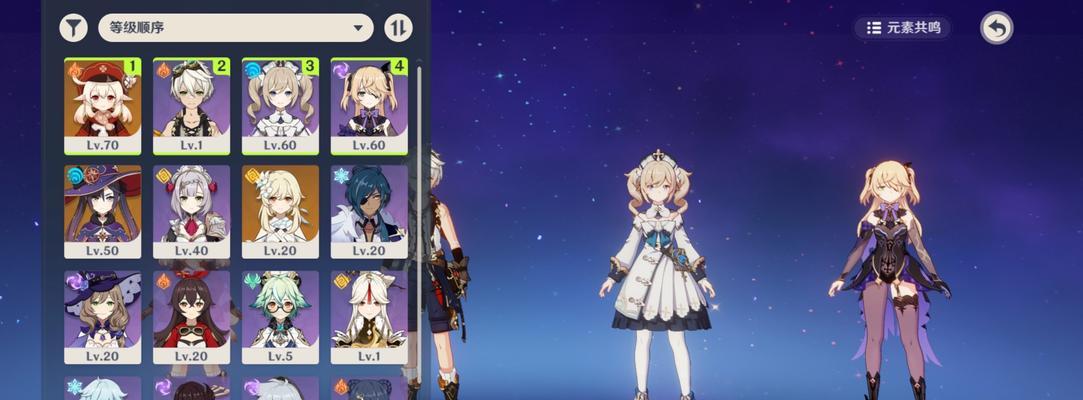Open the 元素共鸣 elemental resonance panel
The width and height of the screenshot is (1083, 400).
point(903,28)
